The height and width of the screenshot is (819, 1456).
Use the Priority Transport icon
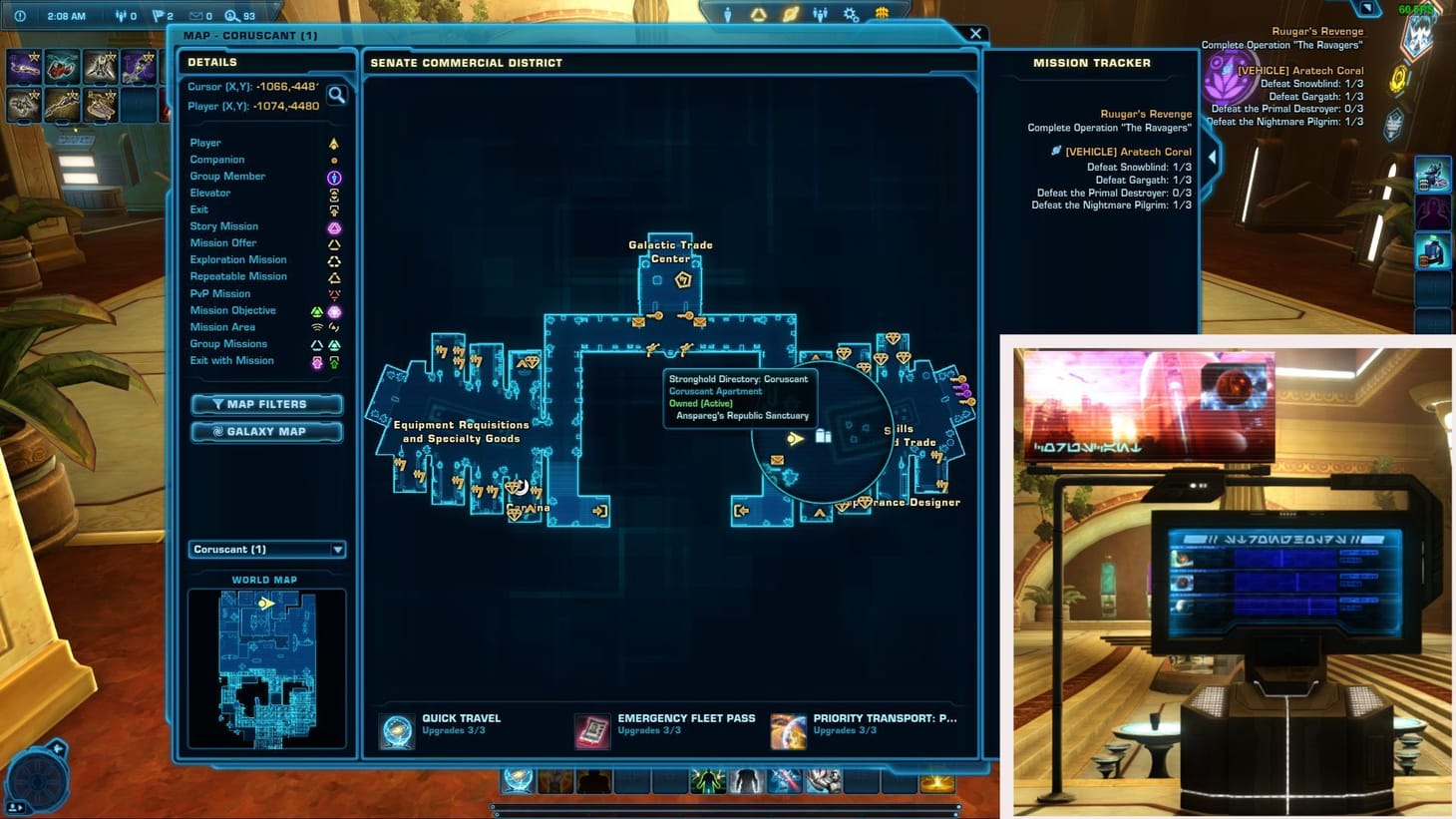coord(788,729)
